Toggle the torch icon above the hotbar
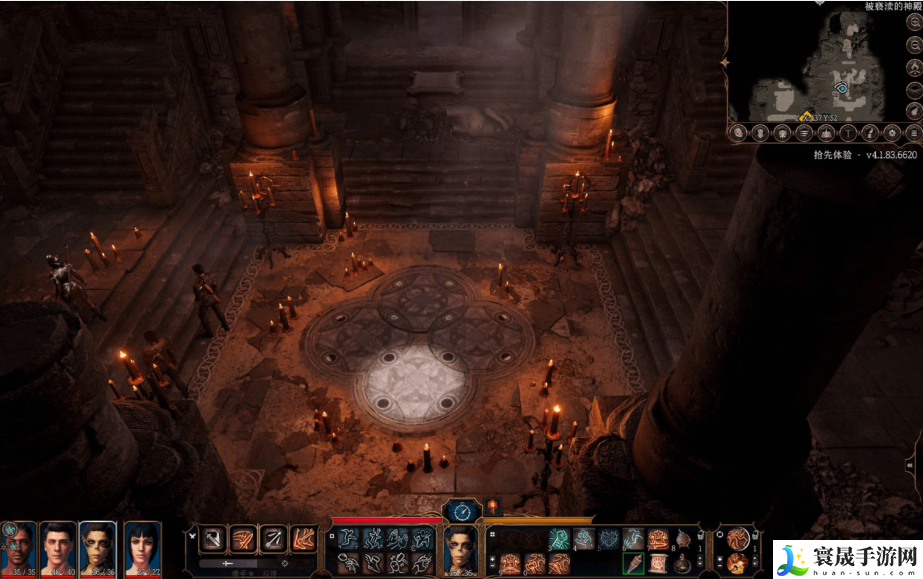923x579 pixels. click(491, 508)
